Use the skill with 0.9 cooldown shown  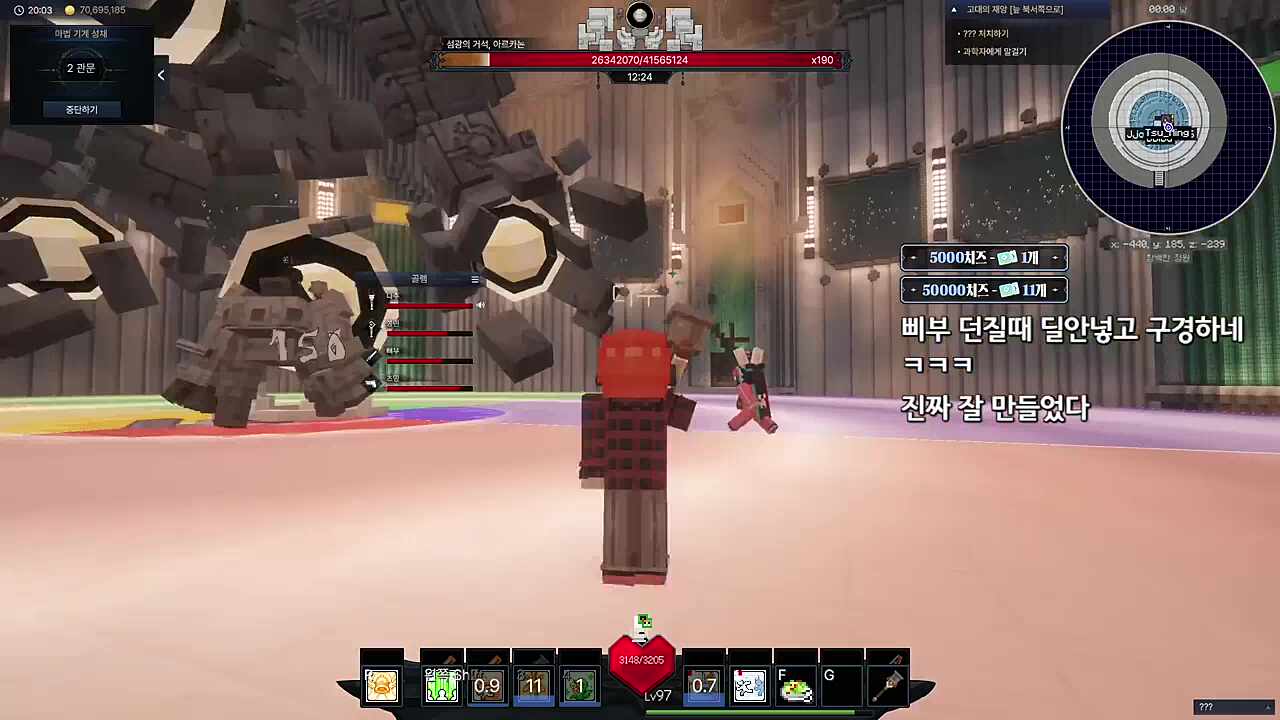[488, 685]
